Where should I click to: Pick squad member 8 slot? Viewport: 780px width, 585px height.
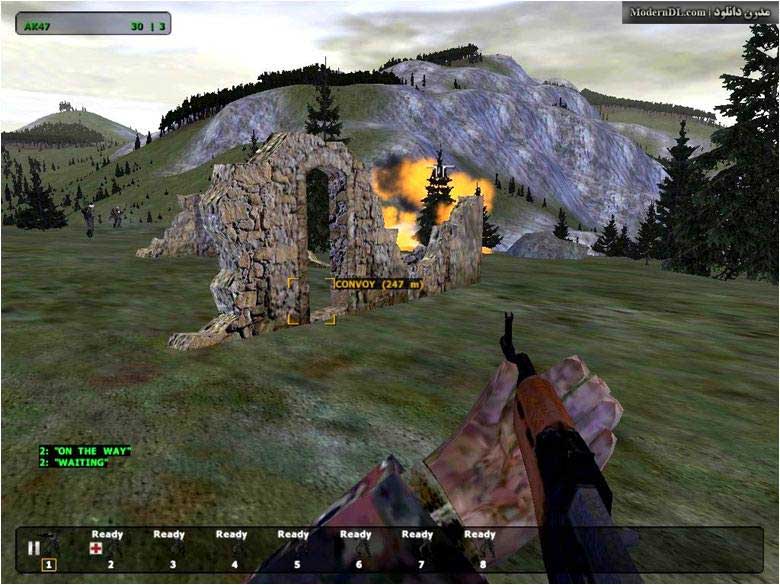pos(481,549)
